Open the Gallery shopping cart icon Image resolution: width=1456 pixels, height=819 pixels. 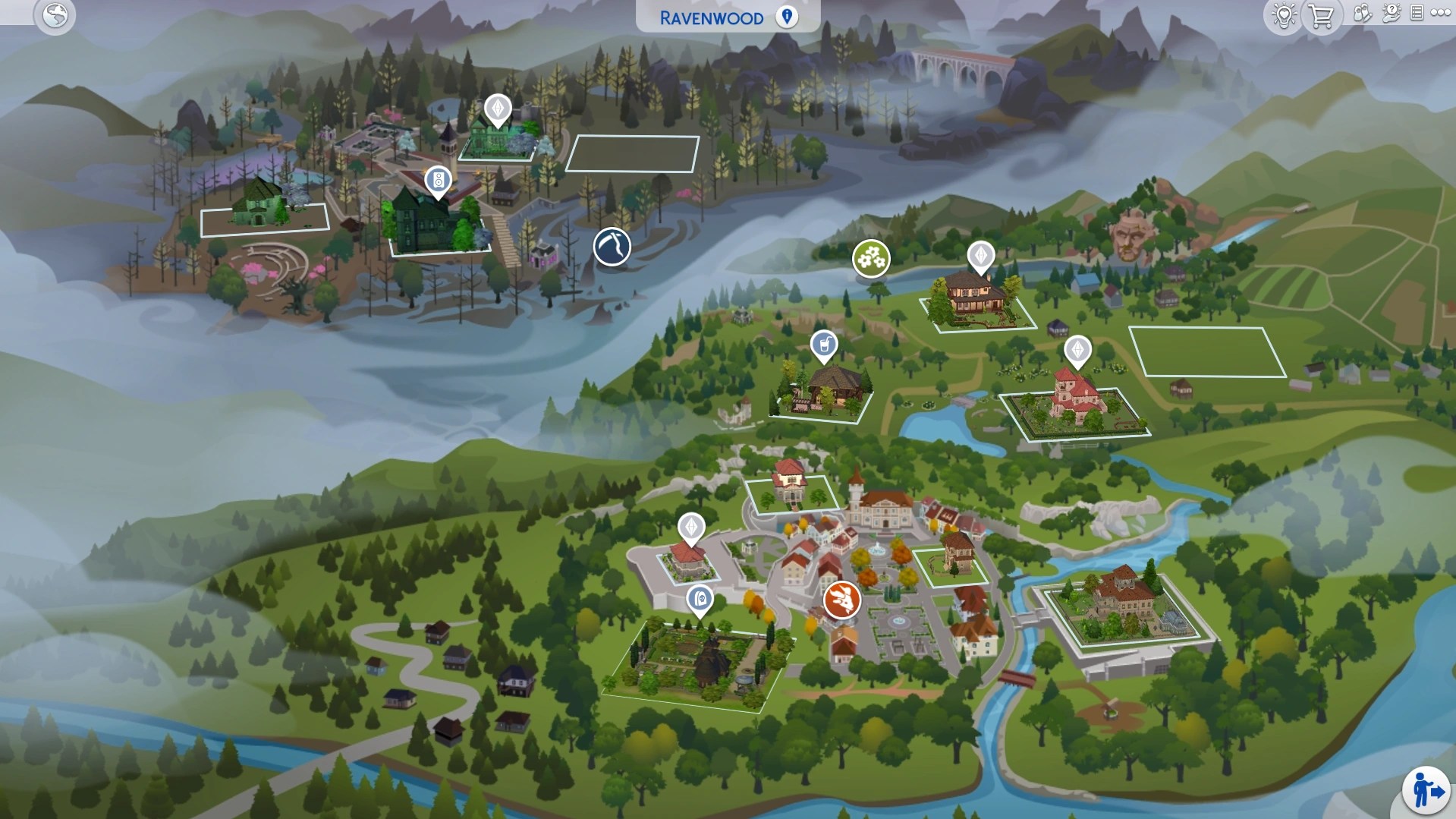tap(1320, 15)
